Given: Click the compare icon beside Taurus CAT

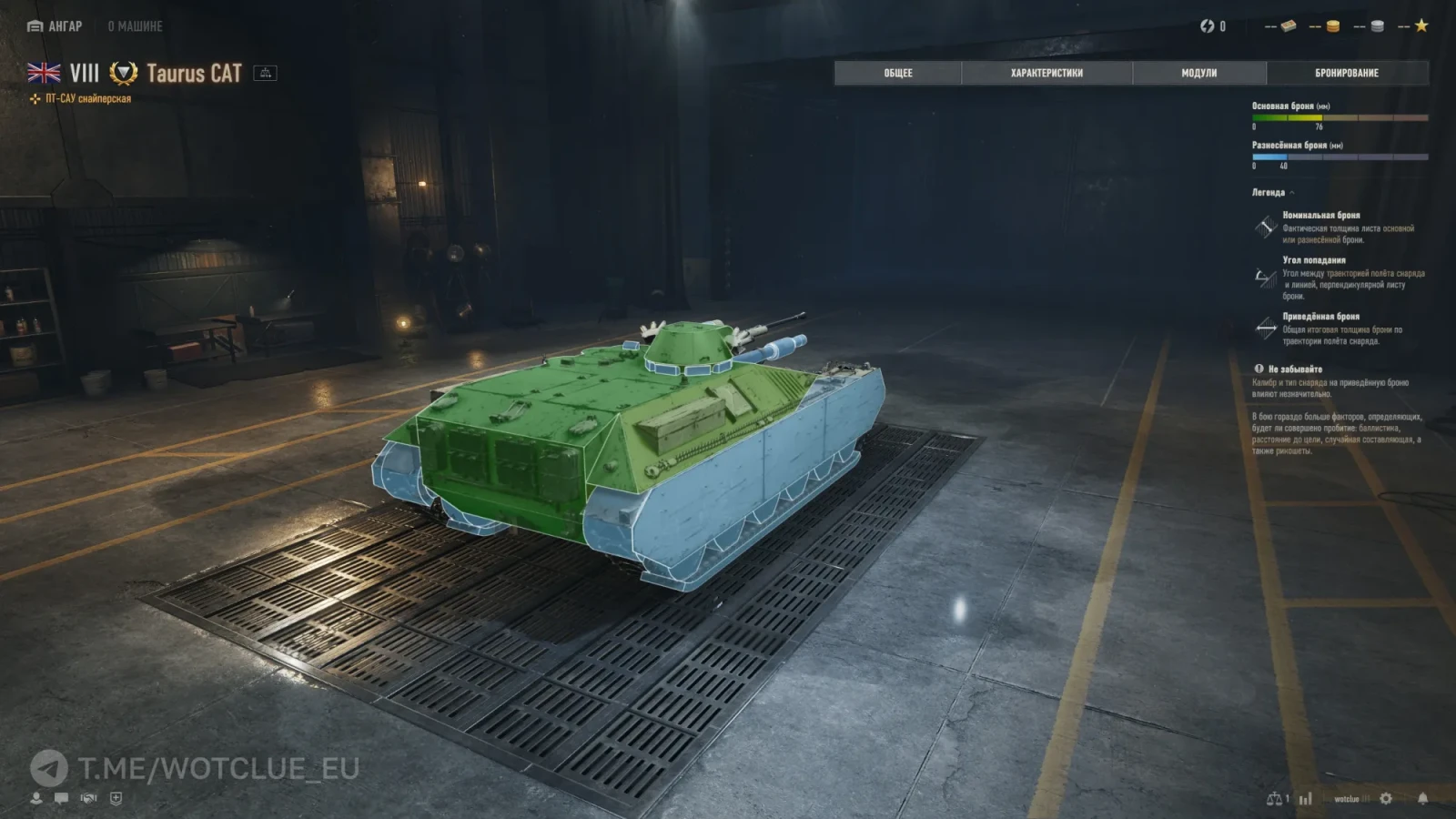Looking at the screenshot, I should [x=266, y=73].
